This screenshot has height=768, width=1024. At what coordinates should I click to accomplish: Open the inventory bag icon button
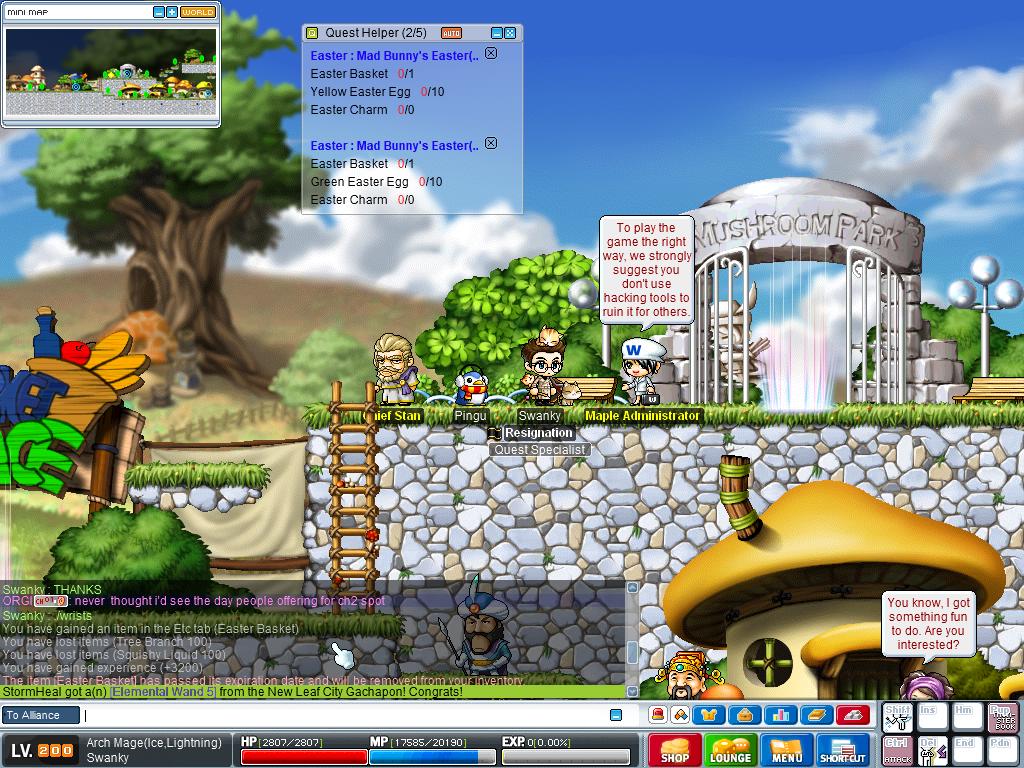(x=745, y=715)
